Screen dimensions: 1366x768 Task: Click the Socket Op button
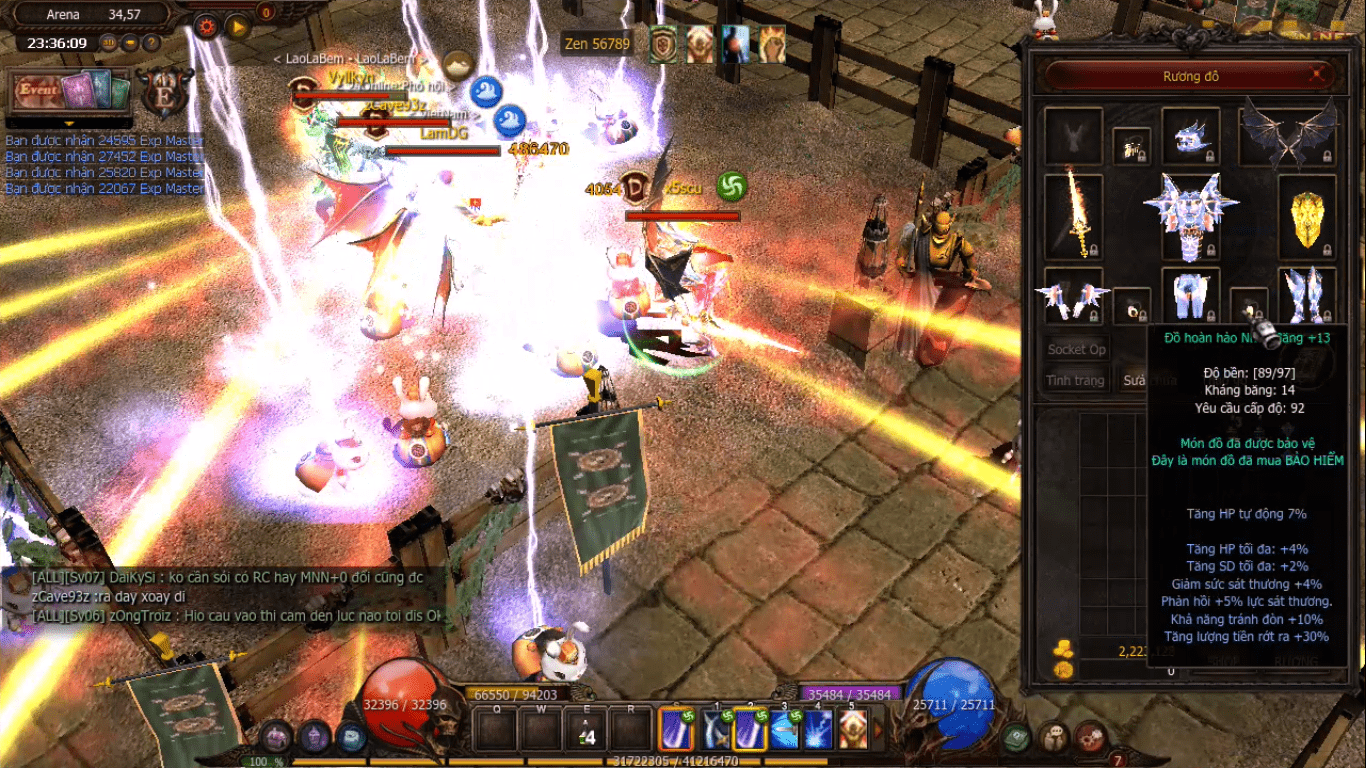point(1076,349)
